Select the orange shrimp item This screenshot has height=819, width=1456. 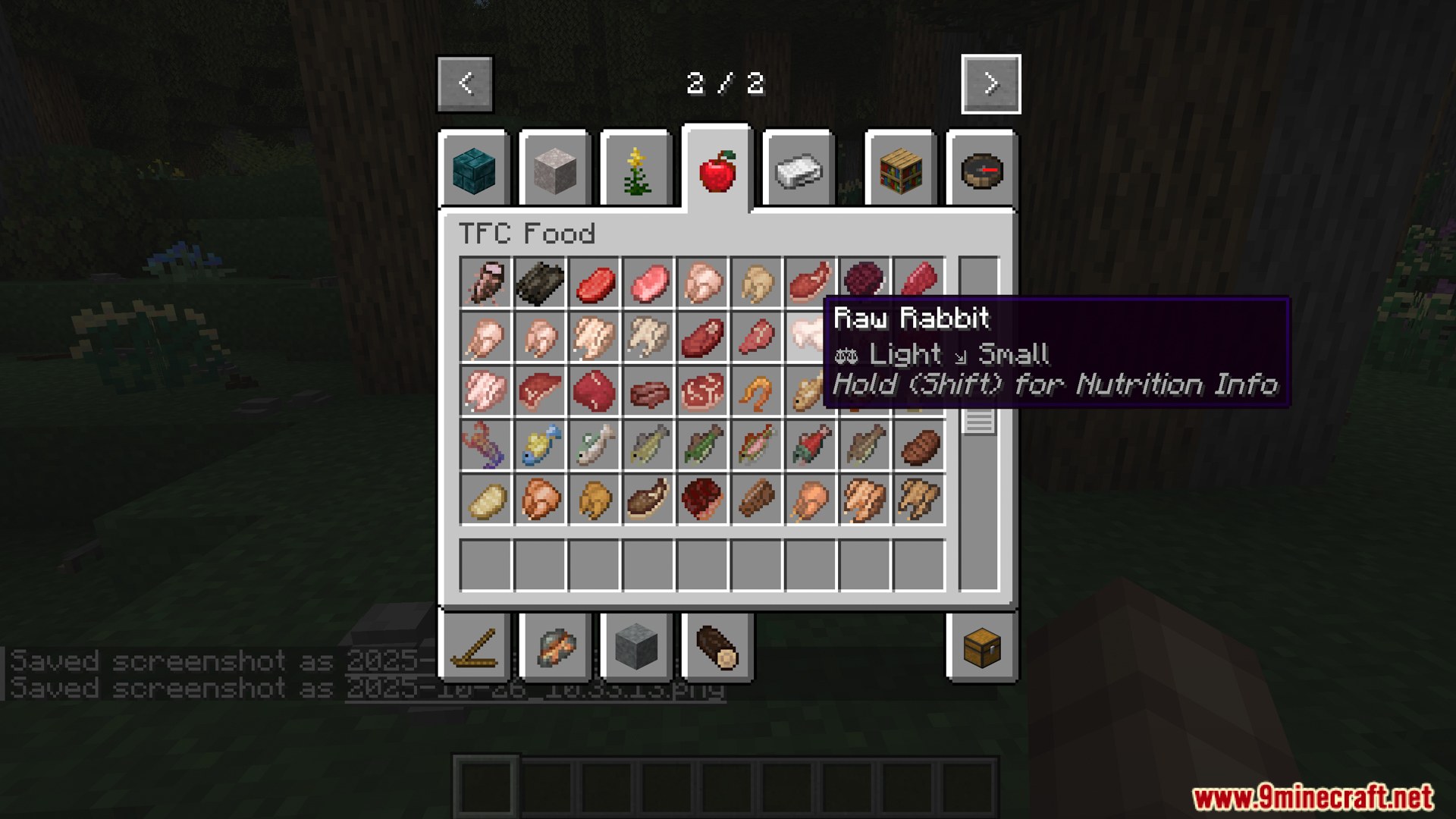tap(756, 392)
